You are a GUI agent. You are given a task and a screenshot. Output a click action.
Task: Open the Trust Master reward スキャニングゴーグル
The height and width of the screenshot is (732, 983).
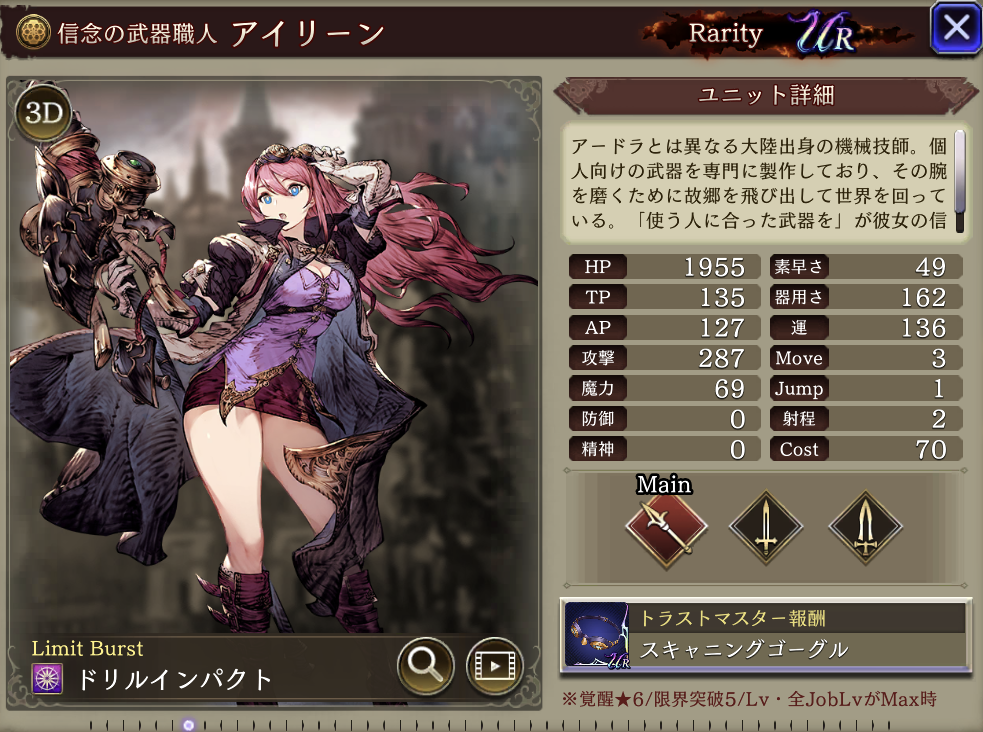[x=766, y=634]
